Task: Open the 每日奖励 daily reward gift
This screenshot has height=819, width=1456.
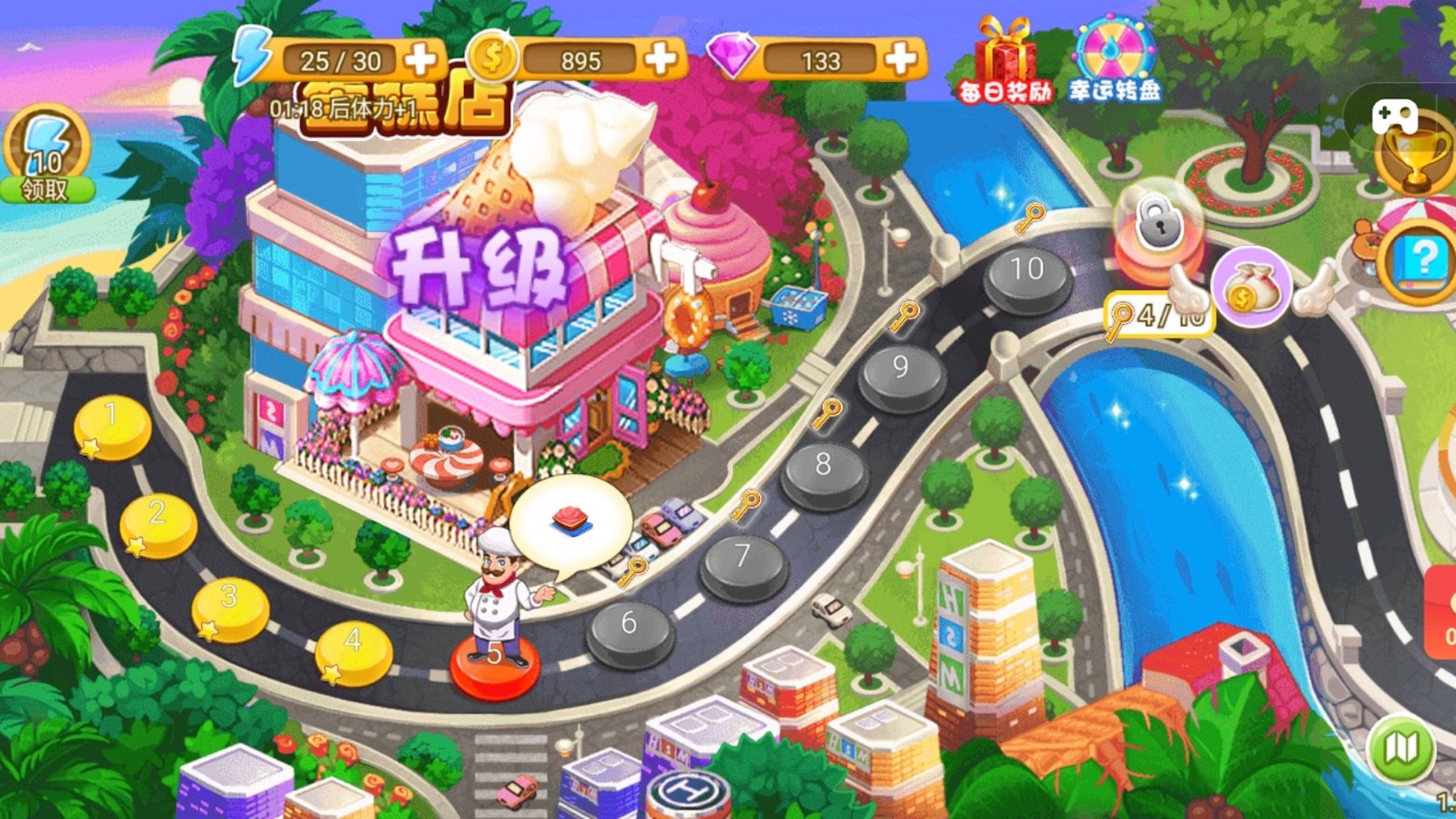Action: pos(1004,55)
